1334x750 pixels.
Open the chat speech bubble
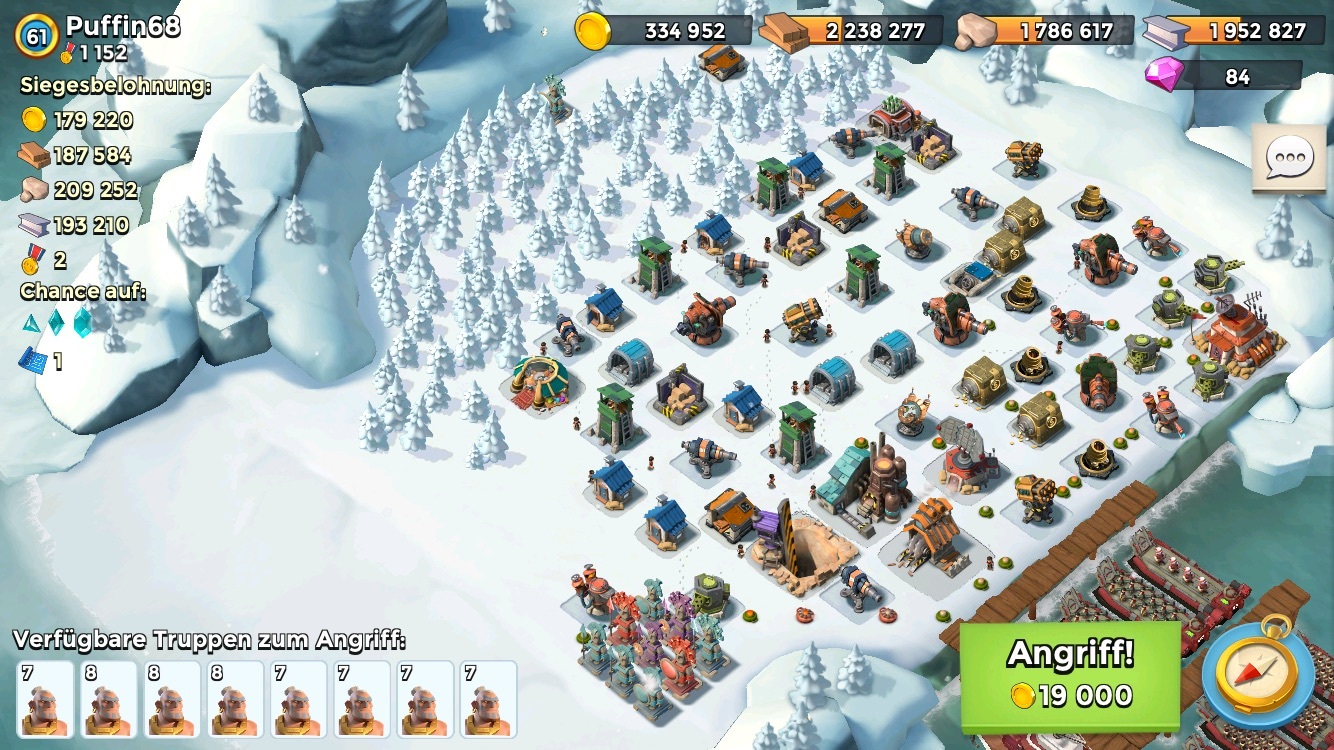point(1288,159)
